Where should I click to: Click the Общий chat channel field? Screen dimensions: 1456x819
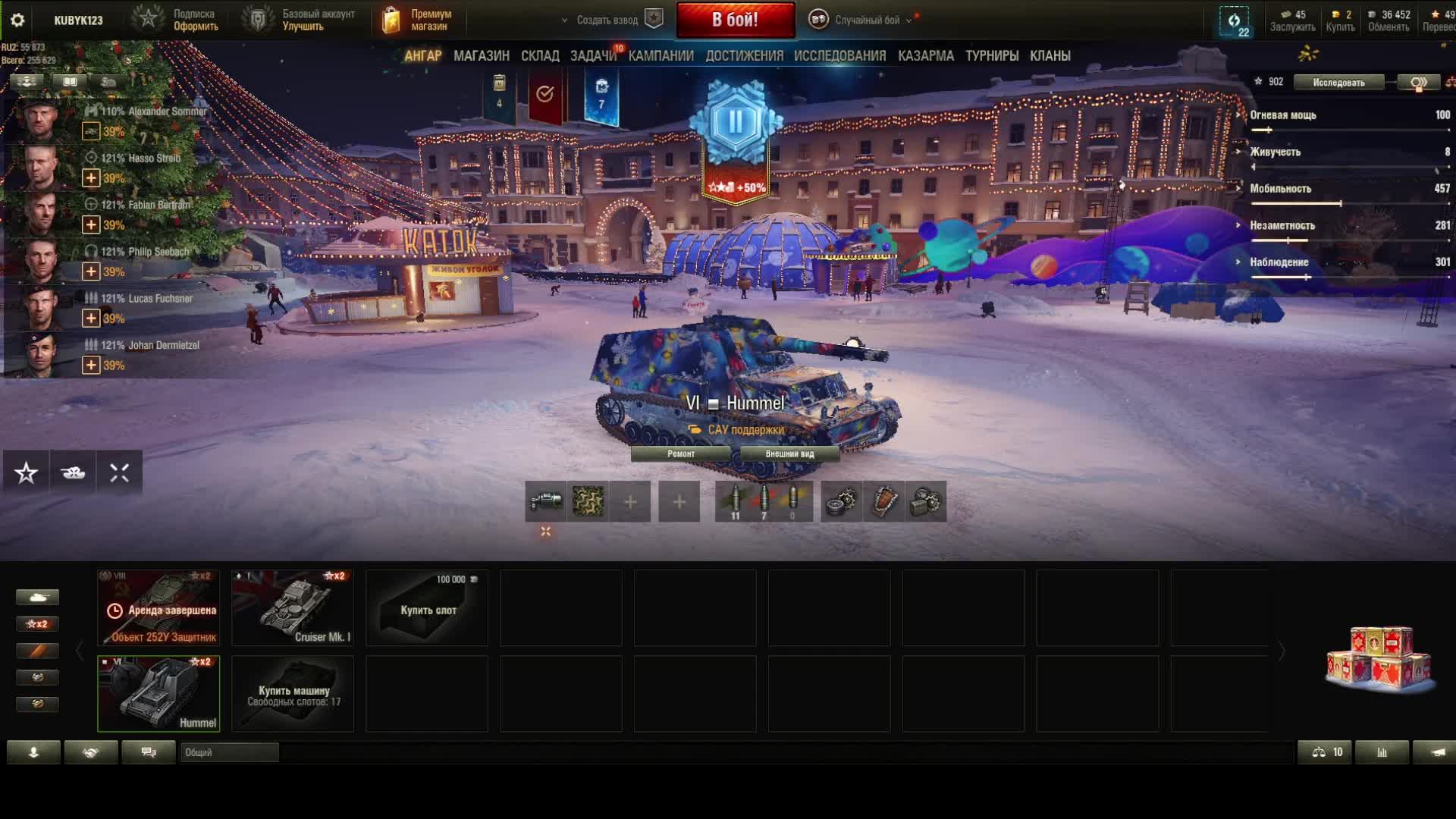tap(229, 752)
